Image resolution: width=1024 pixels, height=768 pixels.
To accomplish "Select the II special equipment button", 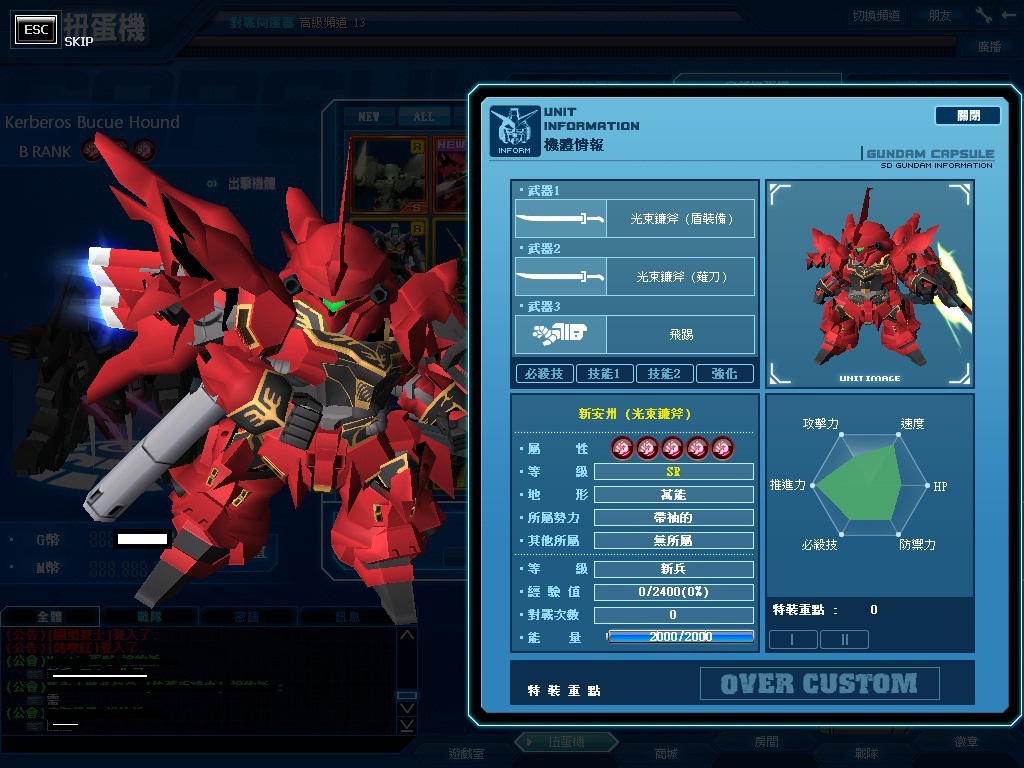I will (844, 639).
